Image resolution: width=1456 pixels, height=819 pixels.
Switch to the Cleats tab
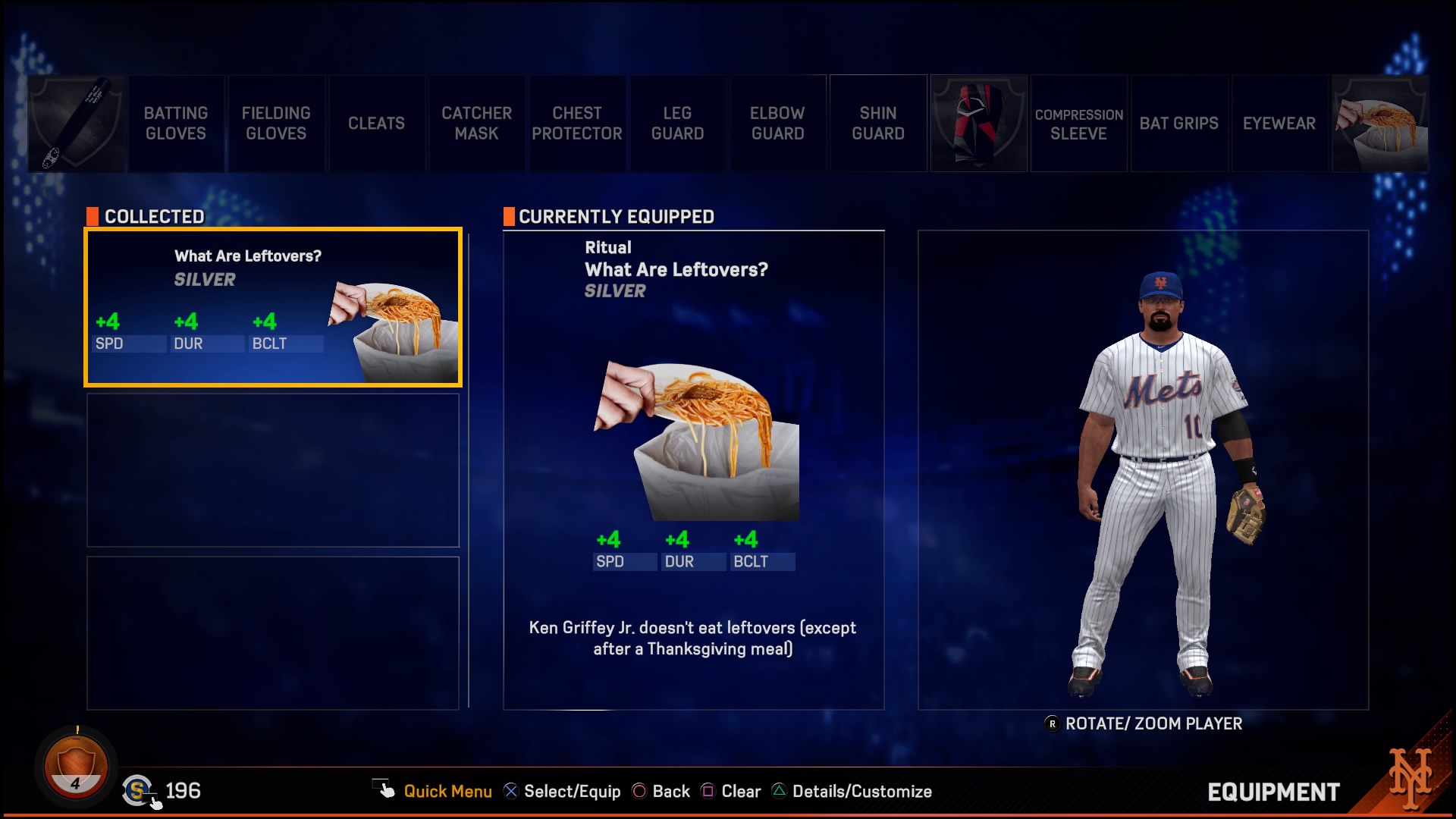coord(376,123)
